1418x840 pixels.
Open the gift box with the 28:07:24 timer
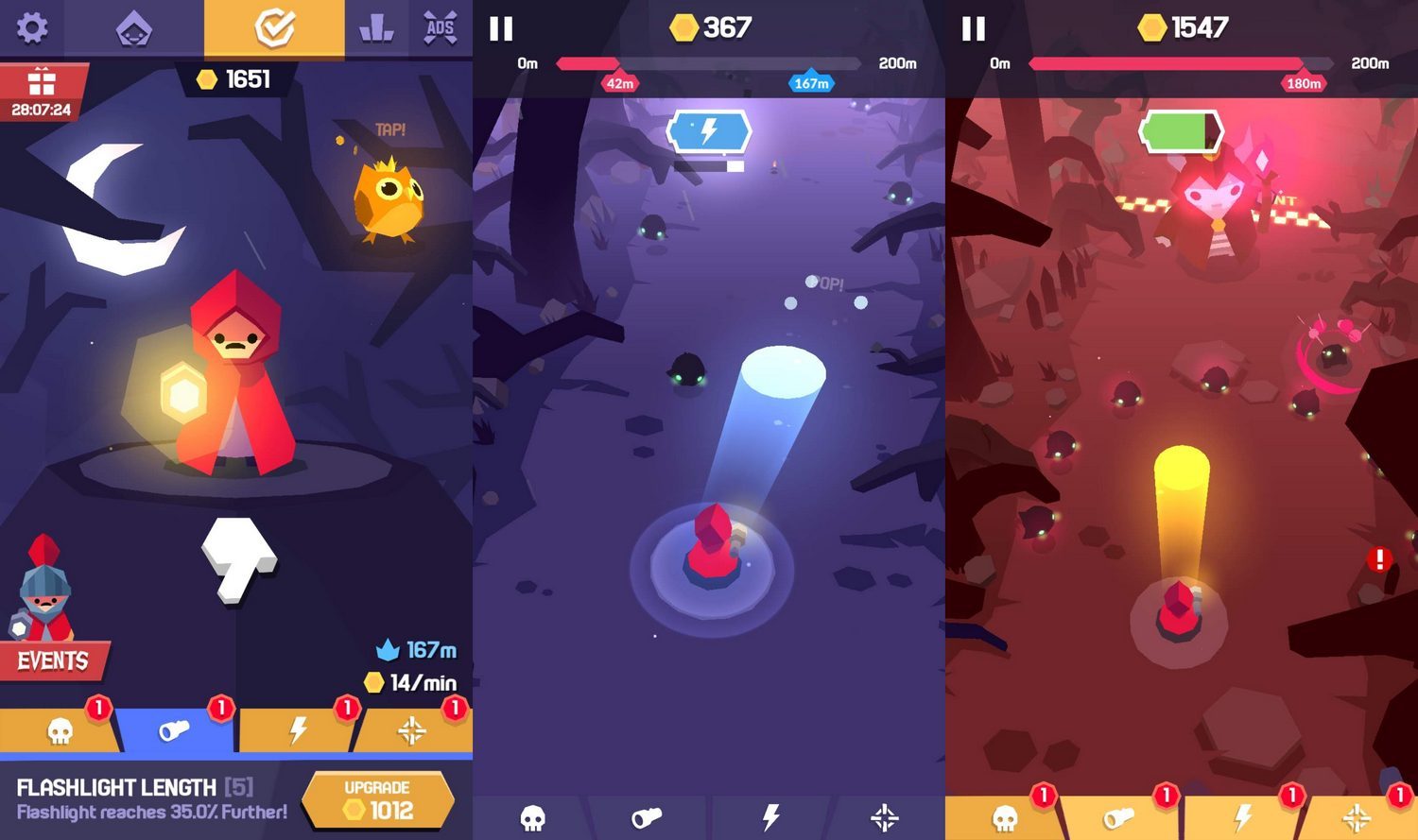pos(42,93)
